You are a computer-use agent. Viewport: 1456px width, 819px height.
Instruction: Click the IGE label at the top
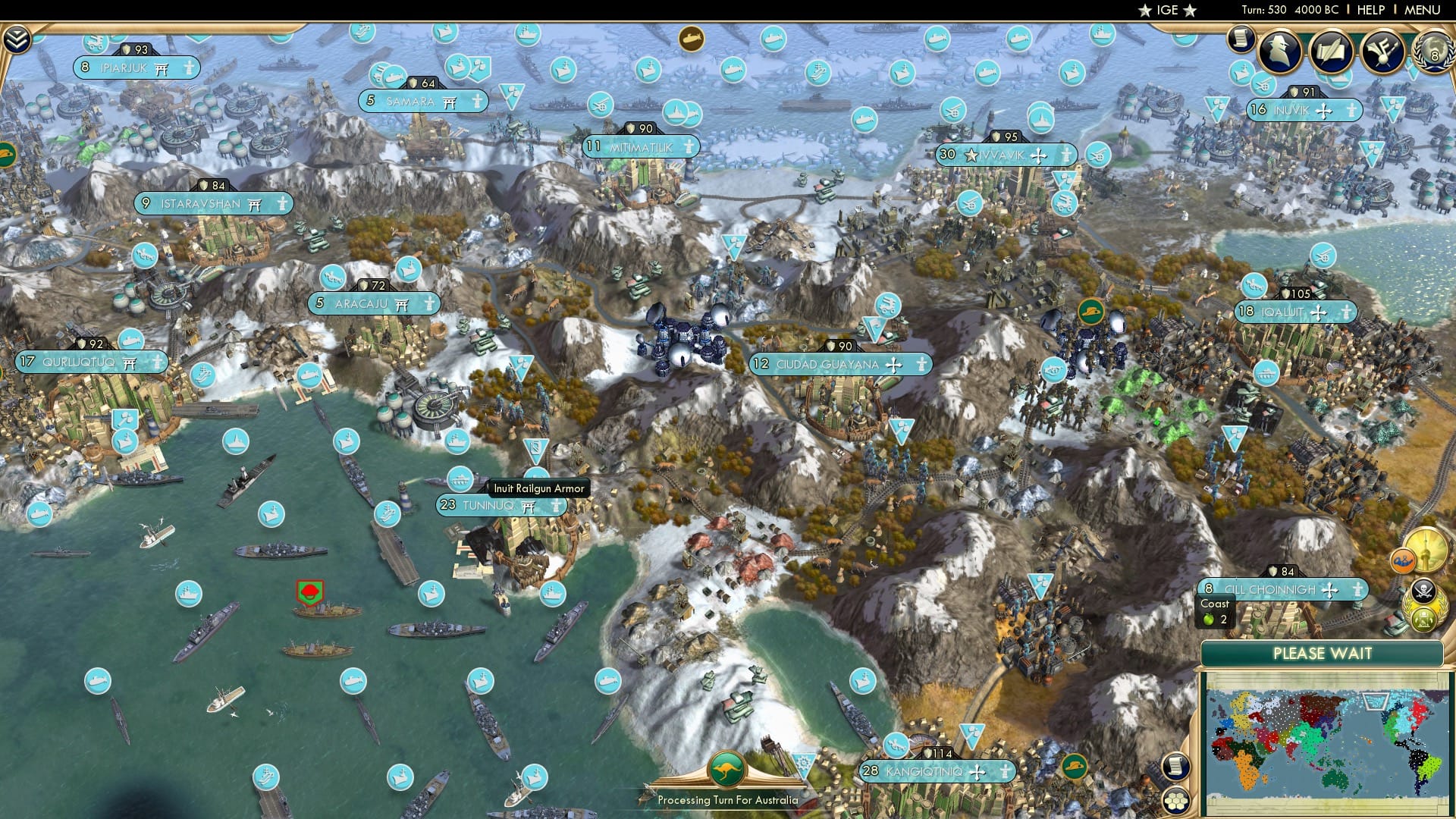coord(1166,11)
